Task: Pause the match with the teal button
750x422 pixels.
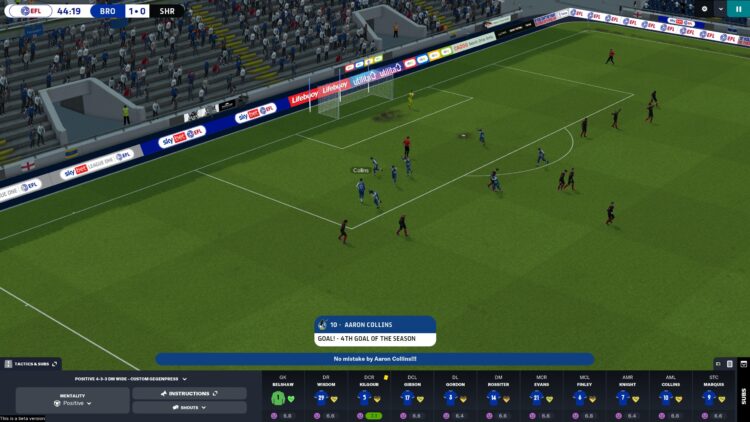Action: [739, 8]
